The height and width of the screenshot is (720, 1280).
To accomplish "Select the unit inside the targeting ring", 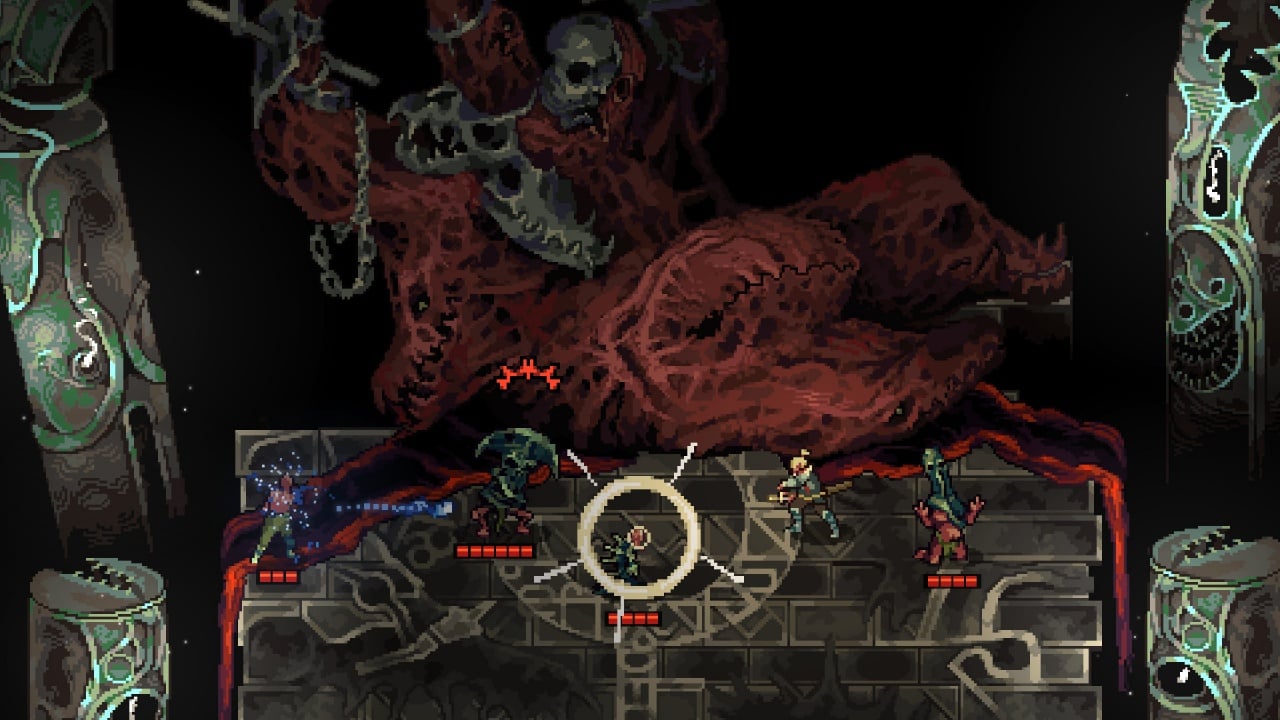I will 632,553.
